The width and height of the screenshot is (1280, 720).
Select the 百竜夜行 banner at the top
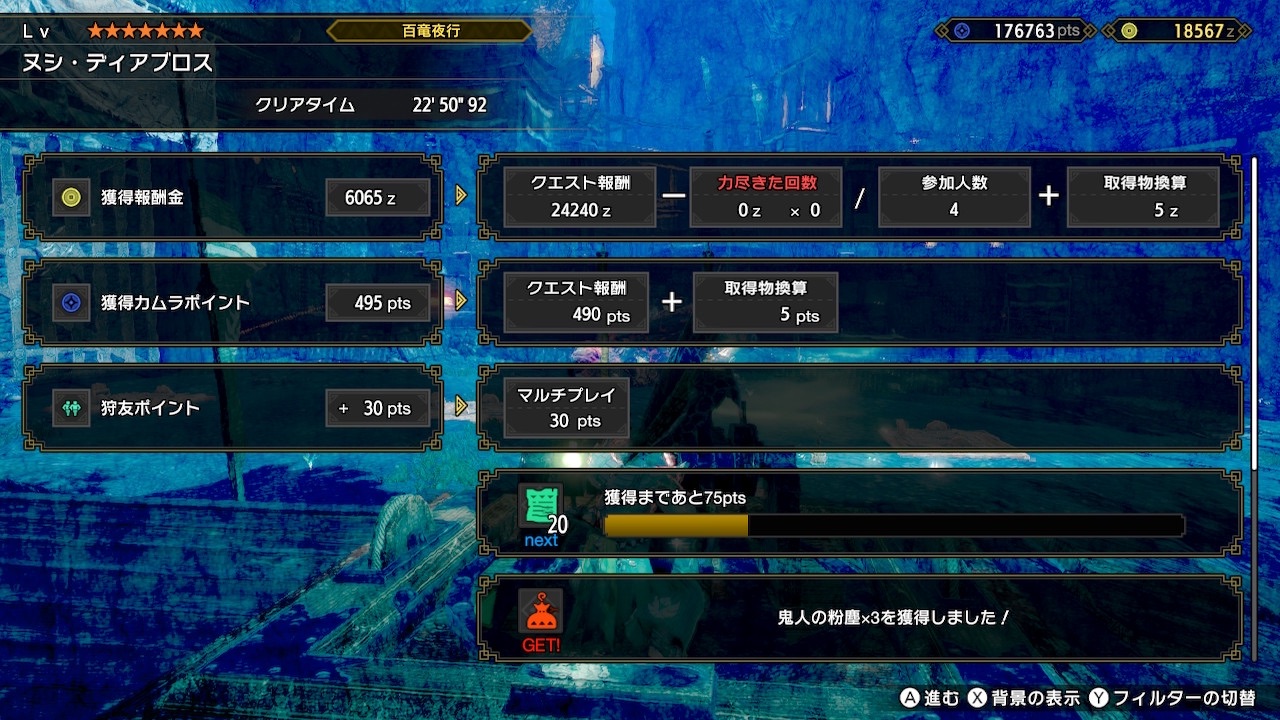click(429, 31)
